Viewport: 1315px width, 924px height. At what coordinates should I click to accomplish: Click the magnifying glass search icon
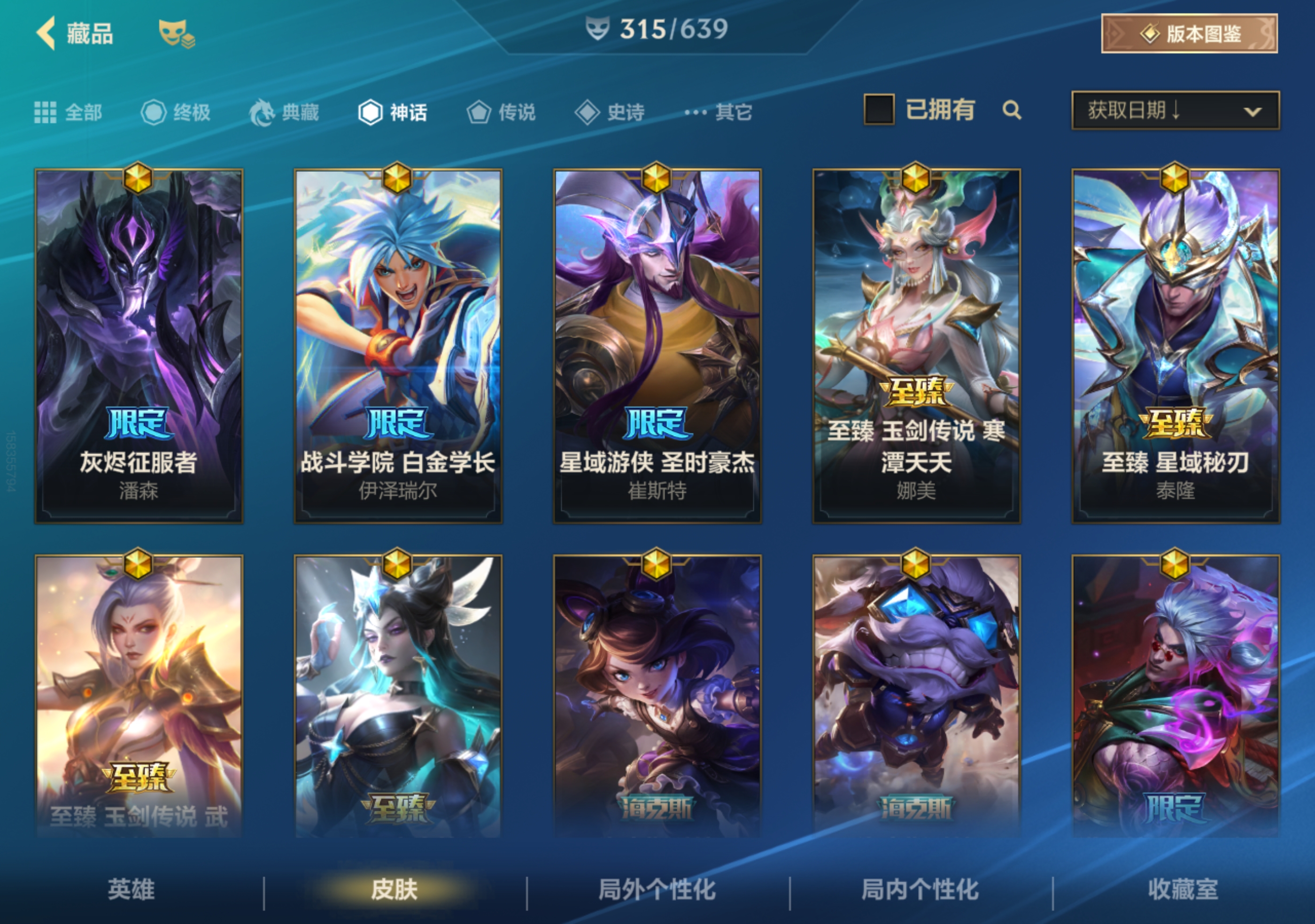(x=1012, y=110)
